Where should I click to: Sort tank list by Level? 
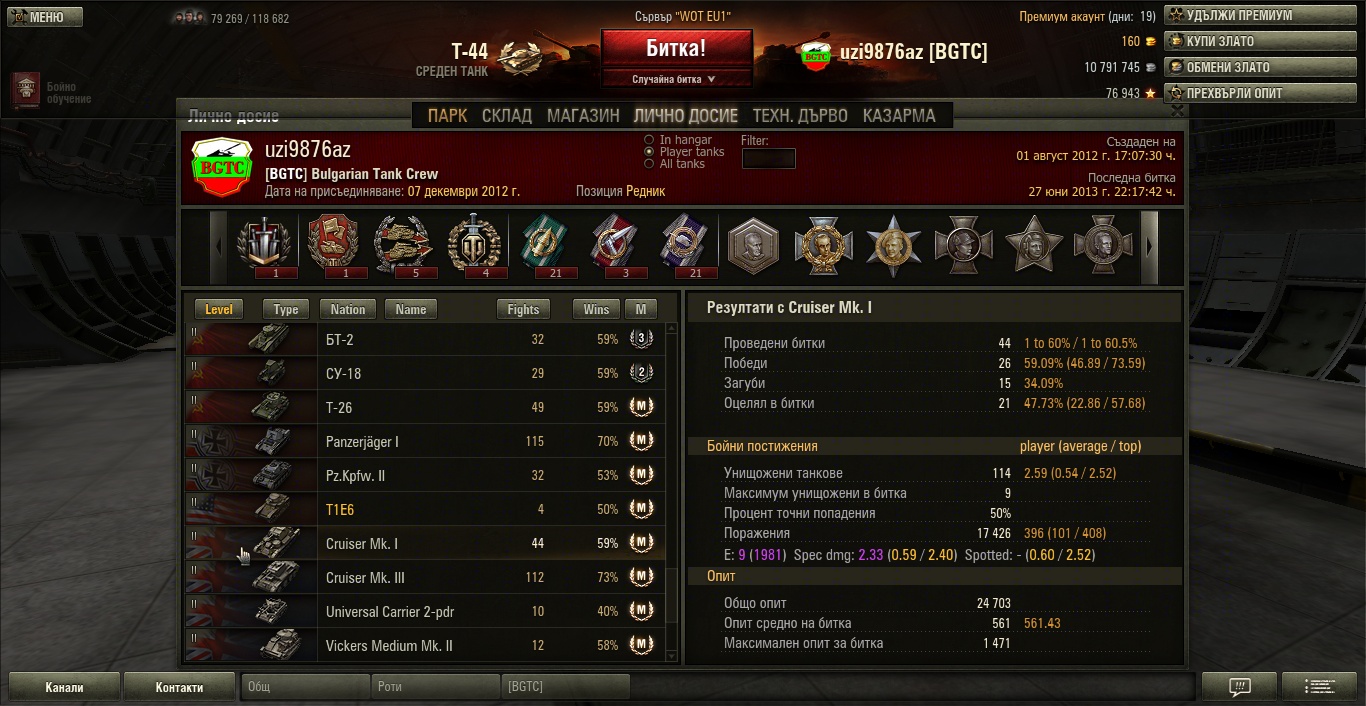219,310
